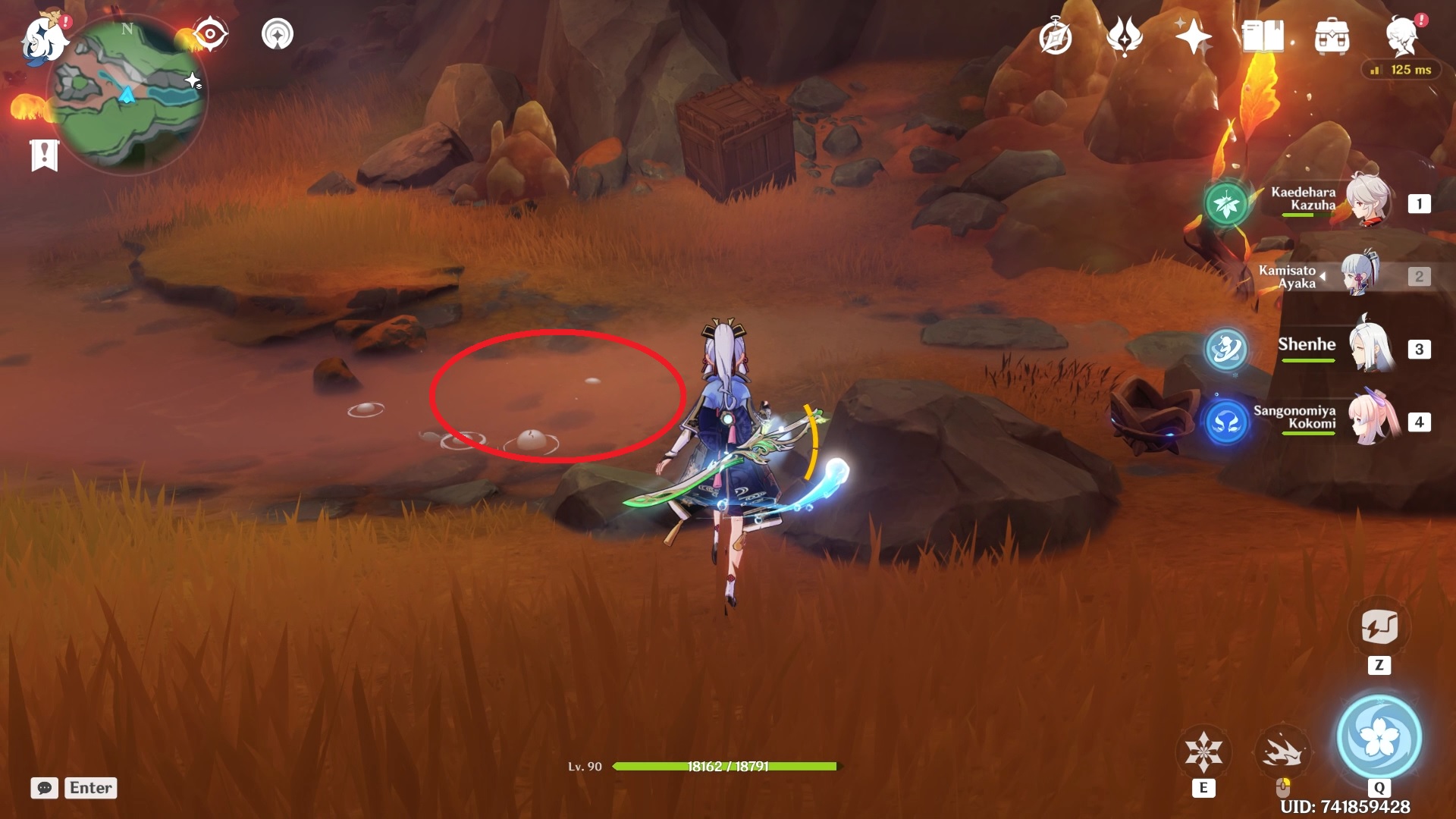Toggle elemental sight eye icon

click(x=210, y=34)
